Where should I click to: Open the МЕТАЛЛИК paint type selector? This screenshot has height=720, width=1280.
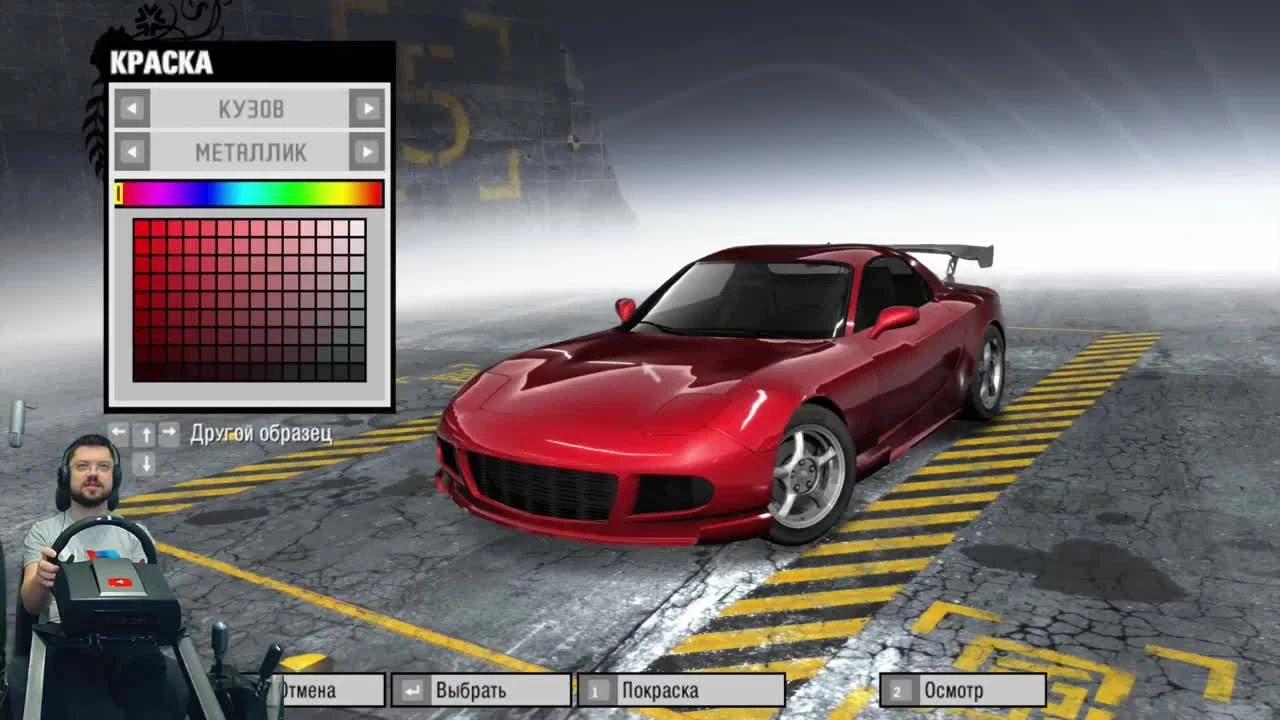(250, 151)
